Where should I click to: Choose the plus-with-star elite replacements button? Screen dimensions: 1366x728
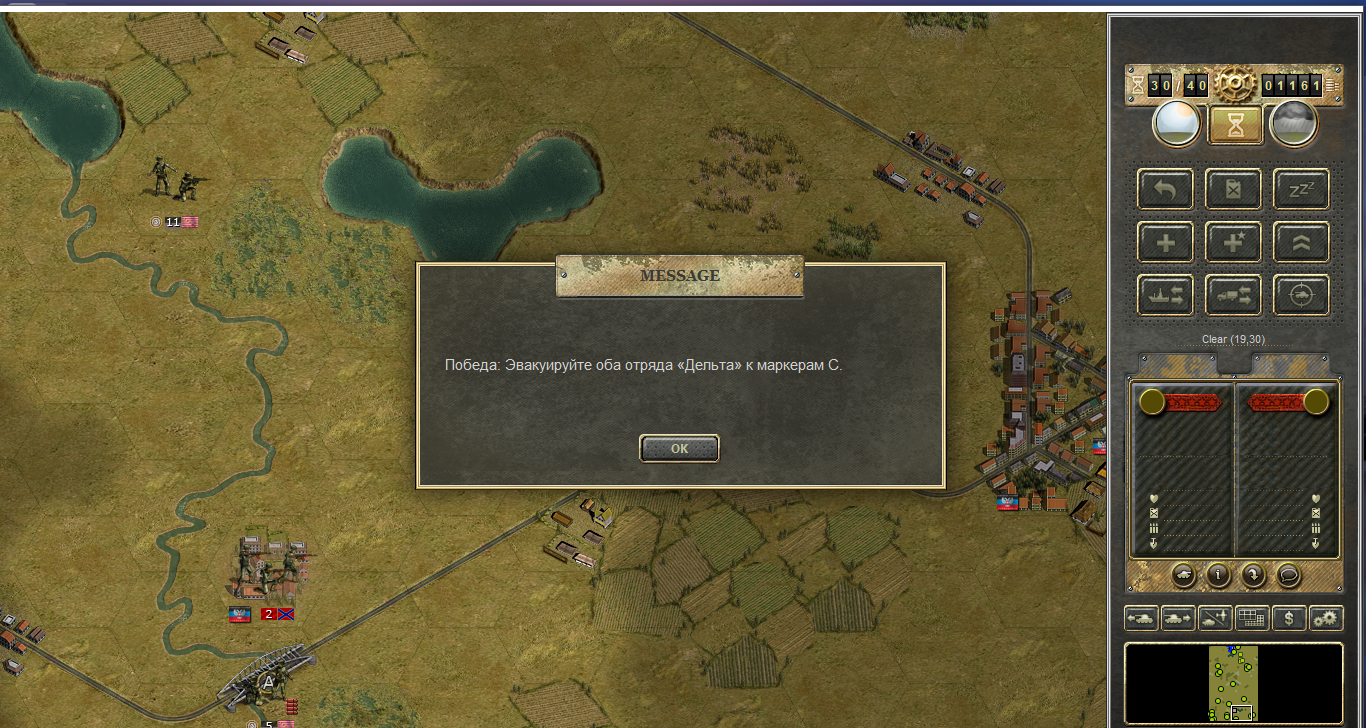tap(1233, 242)
